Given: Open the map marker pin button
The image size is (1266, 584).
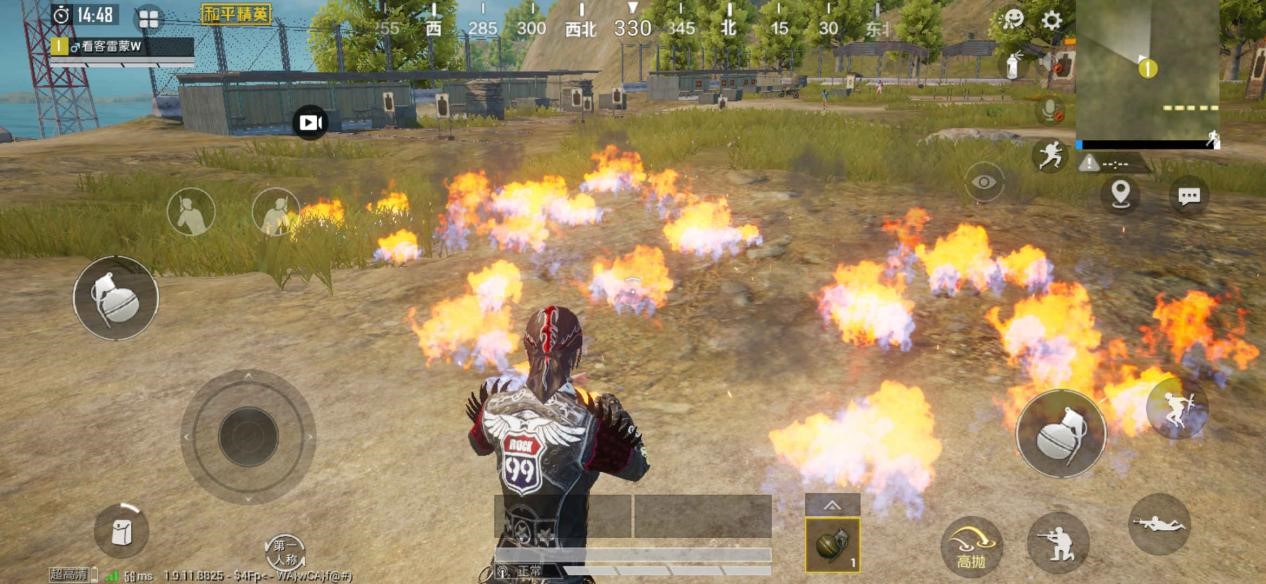Looking at the screenshot, I should pyautogui.click(x=1120, y=193).
